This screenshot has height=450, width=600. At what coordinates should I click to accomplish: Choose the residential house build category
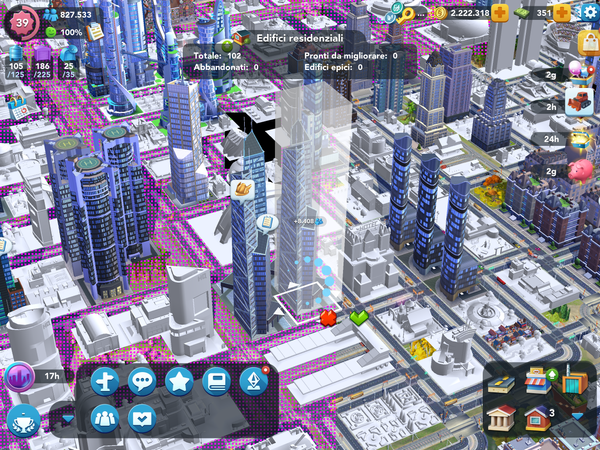(538, 416)
